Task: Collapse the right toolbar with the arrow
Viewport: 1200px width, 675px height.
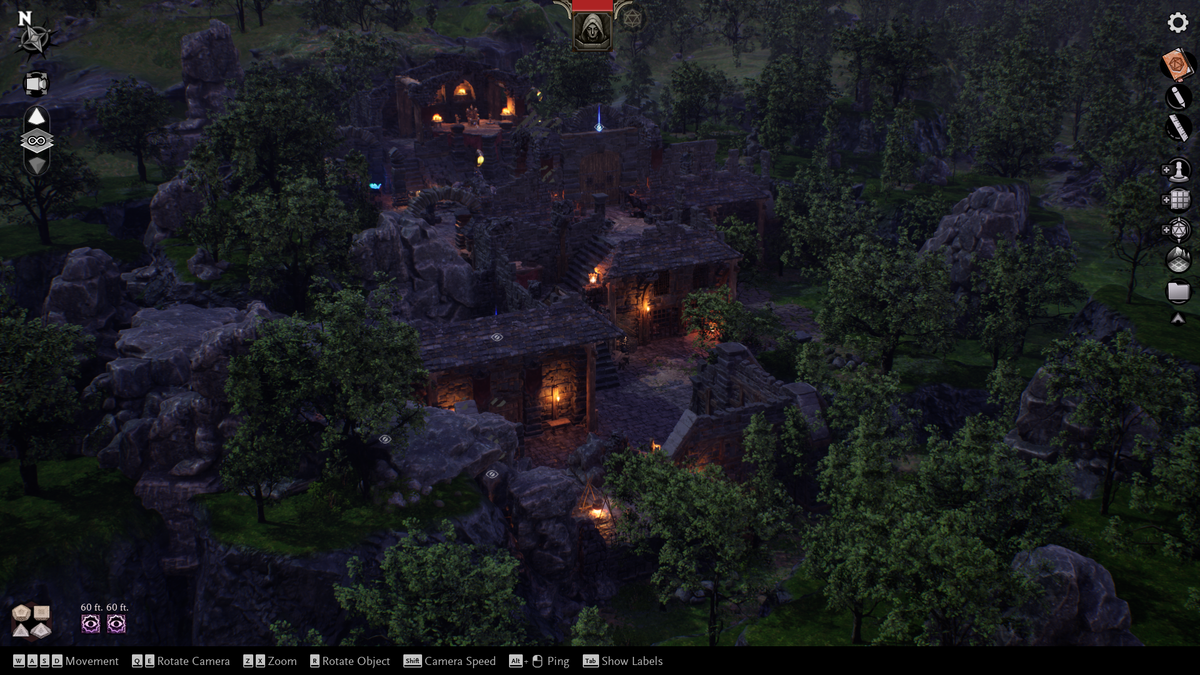Action: point(1178,318)
